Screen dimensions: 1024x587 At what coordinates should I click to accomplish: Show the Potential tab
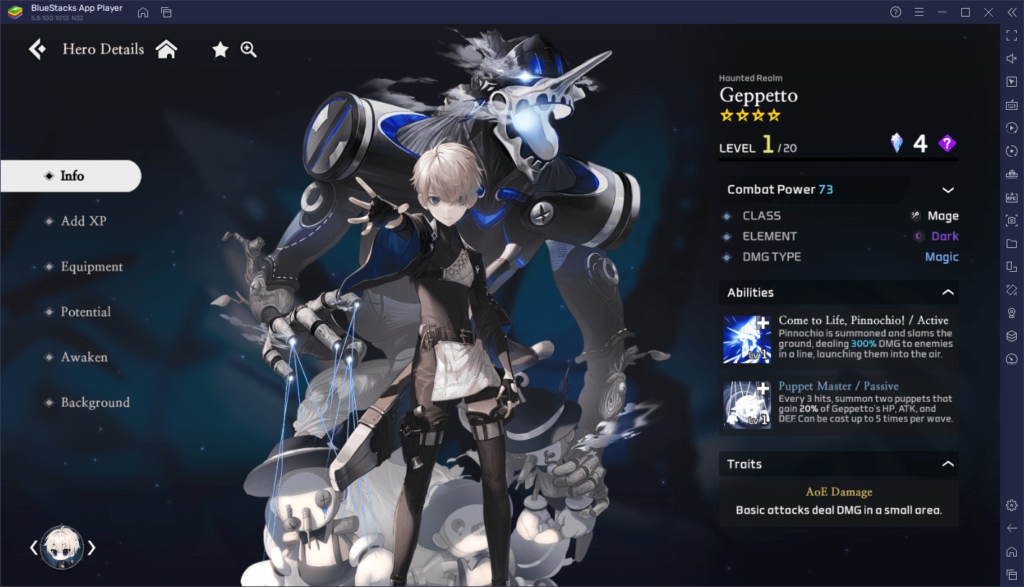pos(85,312)
